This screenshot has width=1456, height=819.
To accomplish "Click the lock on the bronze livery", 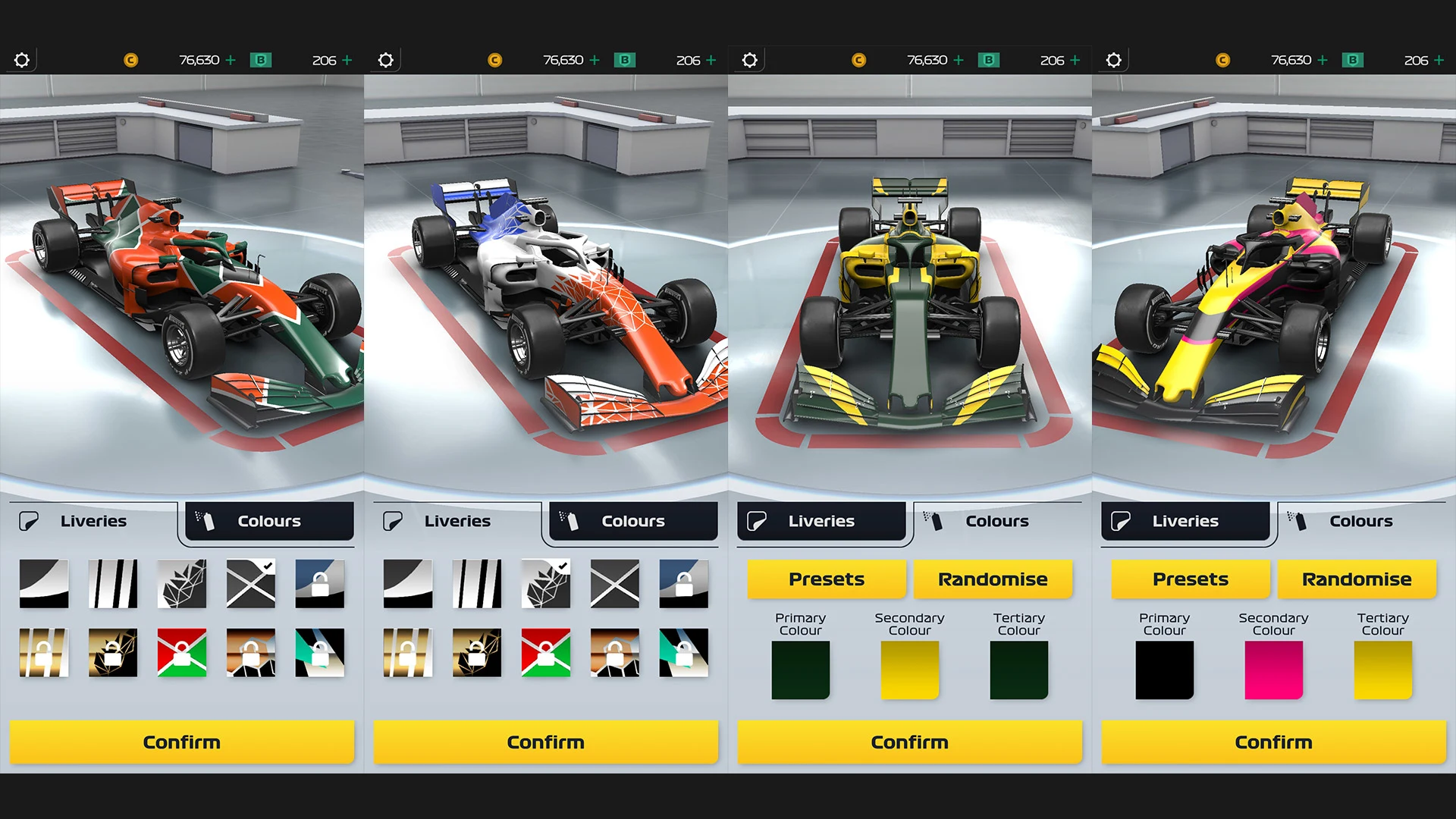I will coord(250,653).
